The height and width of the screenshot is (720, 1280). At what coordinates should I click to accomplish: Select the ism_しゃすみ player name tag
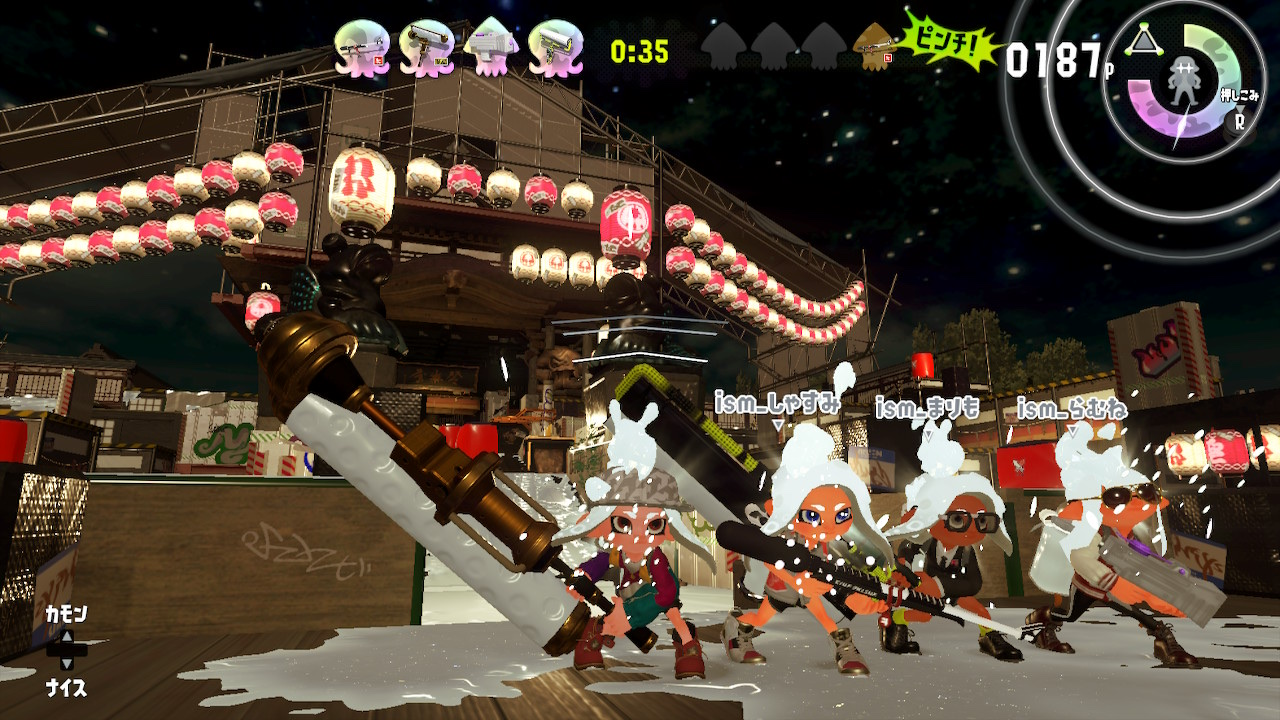point(777,404)
